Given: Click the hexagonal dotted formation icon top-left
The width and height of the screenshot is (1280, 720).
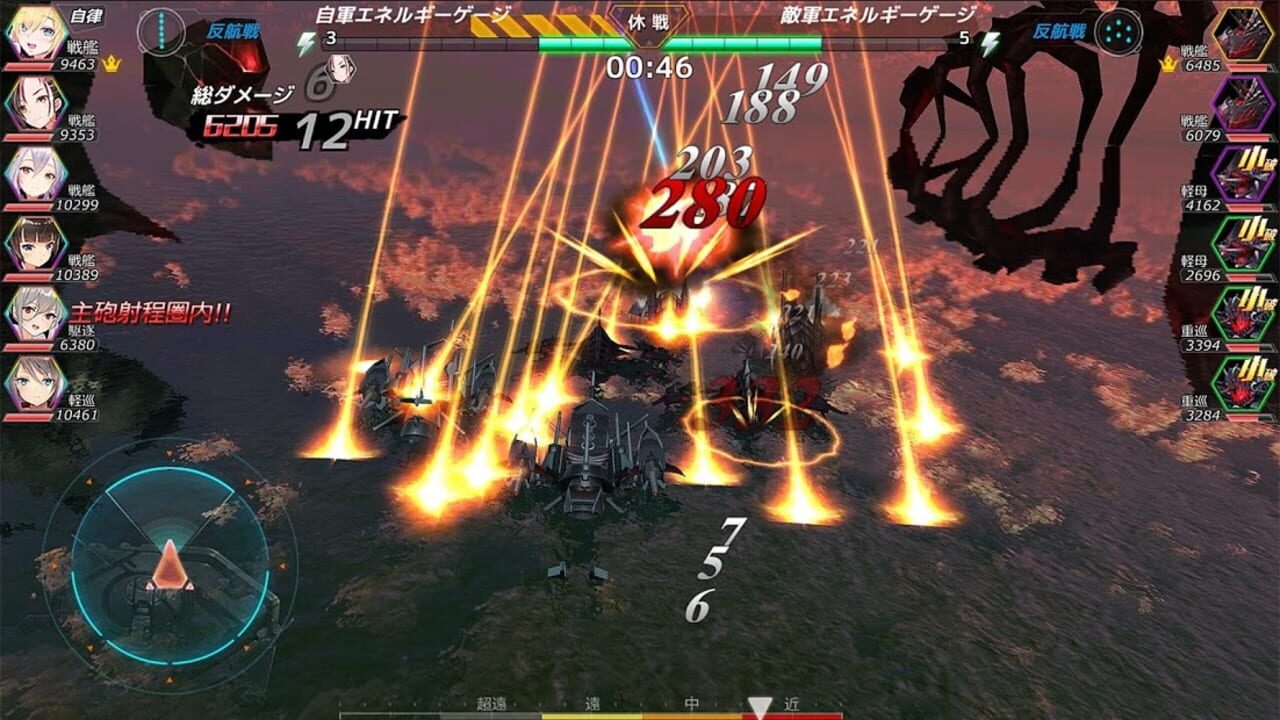Looking at the screenshot, I should [x=160, y=30].
